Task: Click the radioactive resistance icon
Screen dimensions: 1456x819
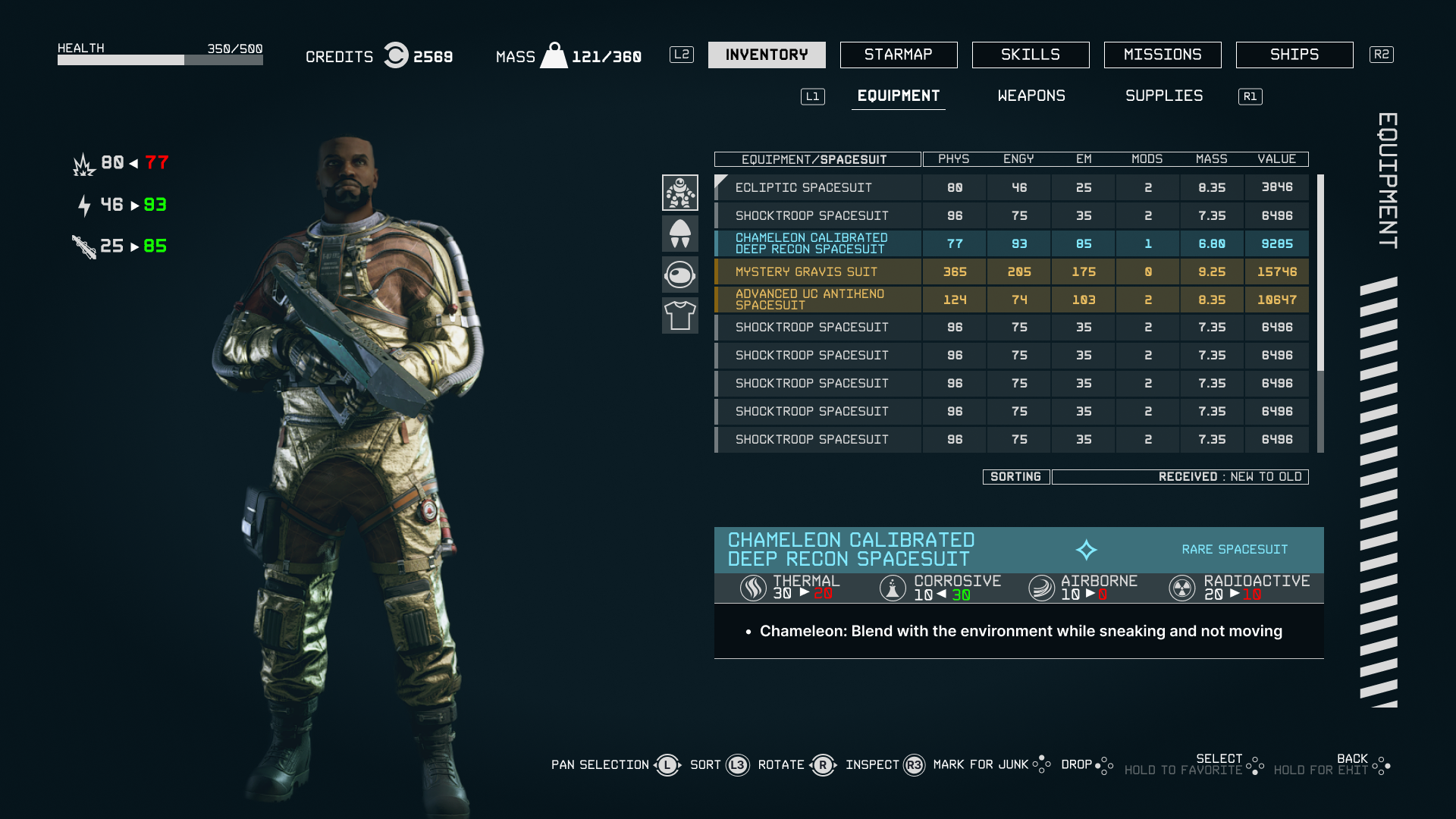Action: point(1181,587)
